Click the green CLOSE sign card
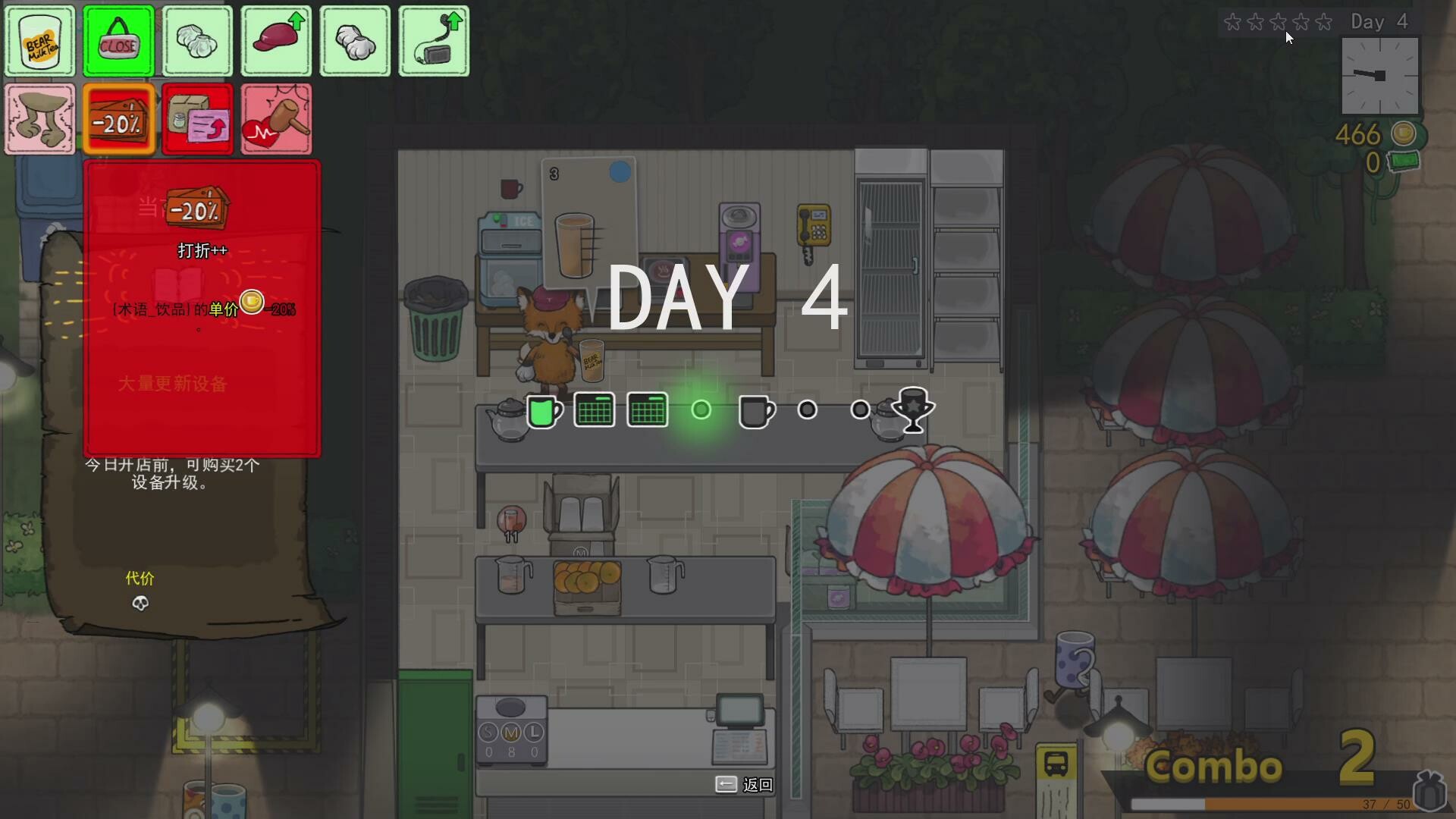The height and width of the screenshot is (819, 1456). click(118, 41)
